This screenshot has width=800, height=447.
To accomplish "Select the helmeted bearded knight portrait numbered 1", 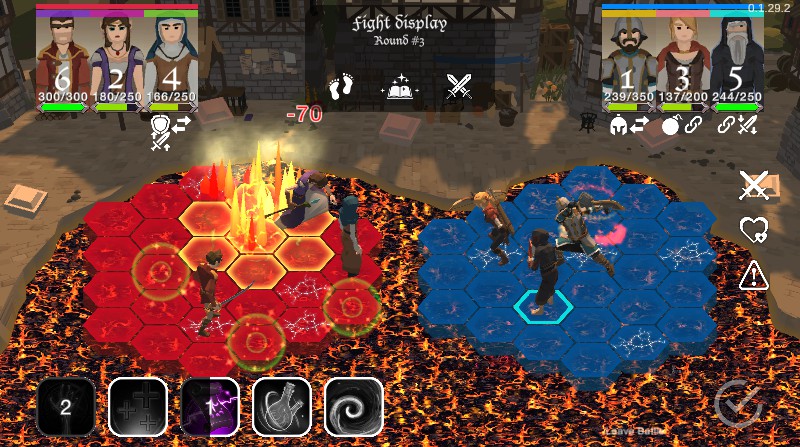I will tap(629, 60).
